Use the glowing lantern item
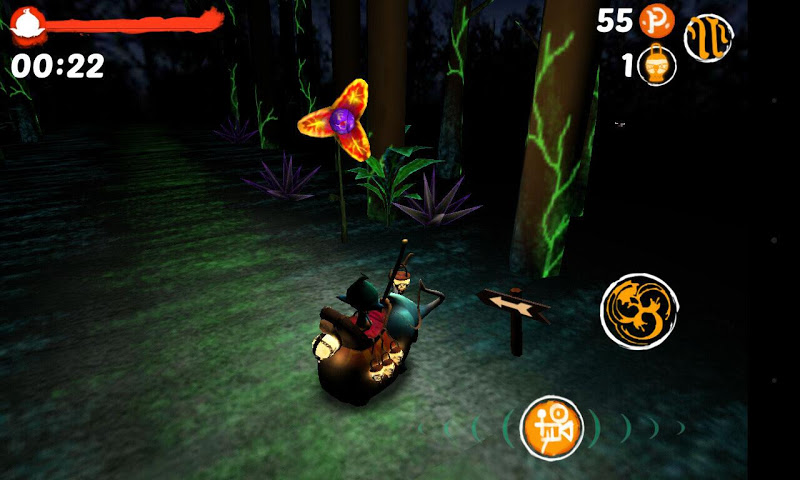 pyautogui.click(x=657, y=67)
